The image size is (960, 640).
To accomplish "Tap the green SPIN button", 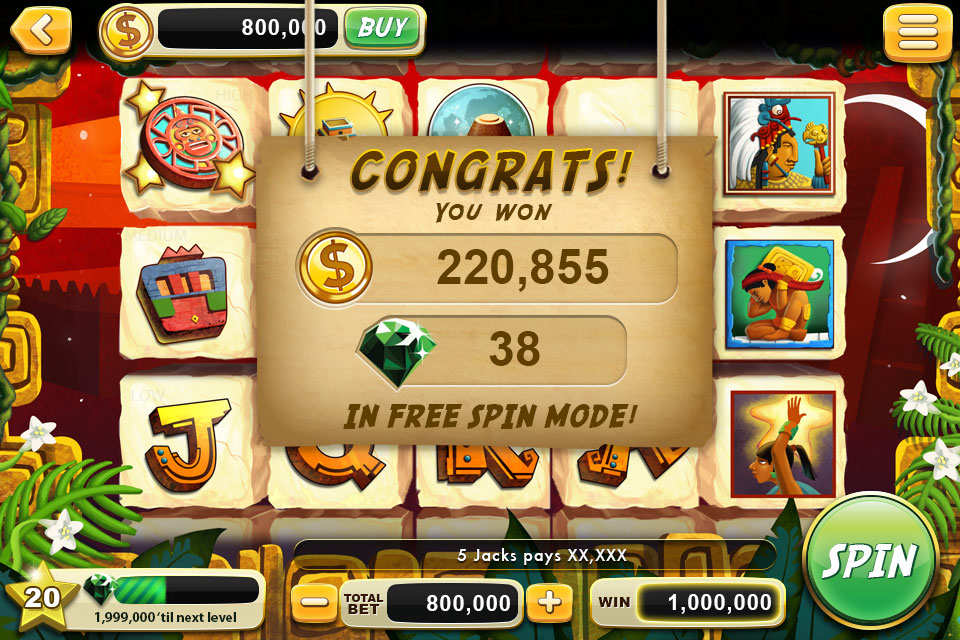I will click(x=869, y=559).
